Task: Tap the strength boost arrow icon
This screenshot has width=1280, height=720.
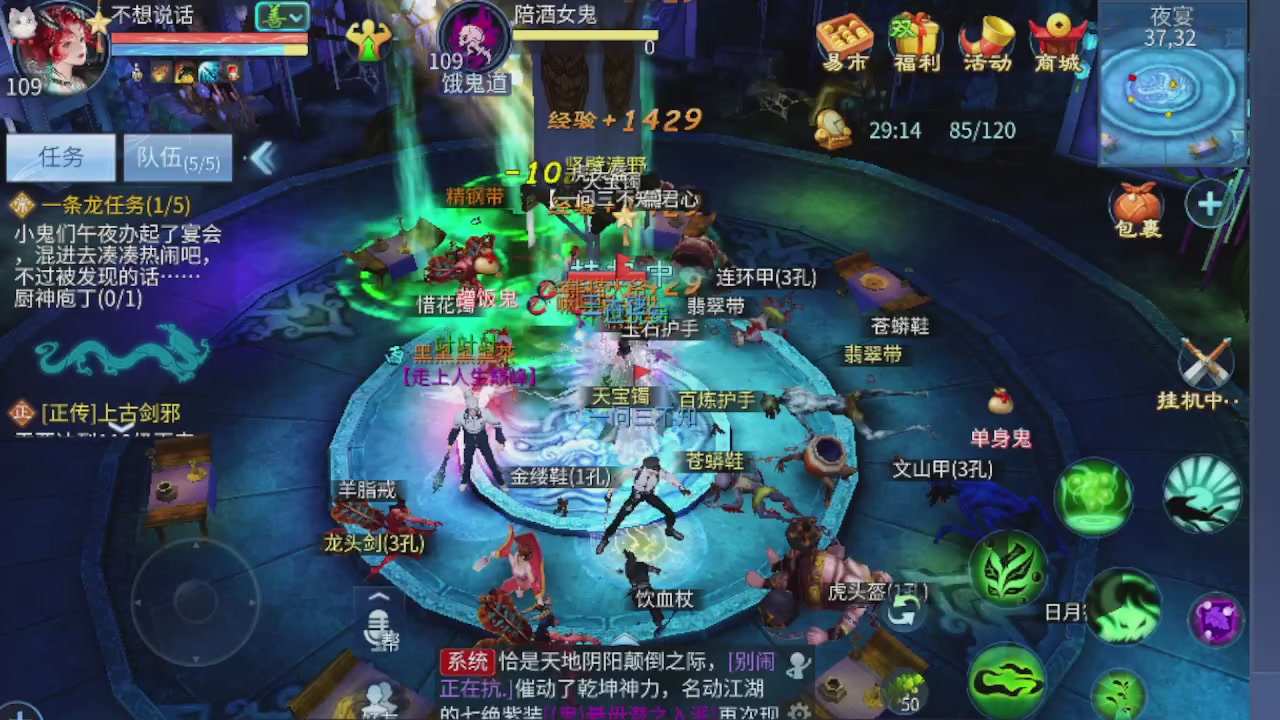Action: pyautogui.click(x=370, y=40)
